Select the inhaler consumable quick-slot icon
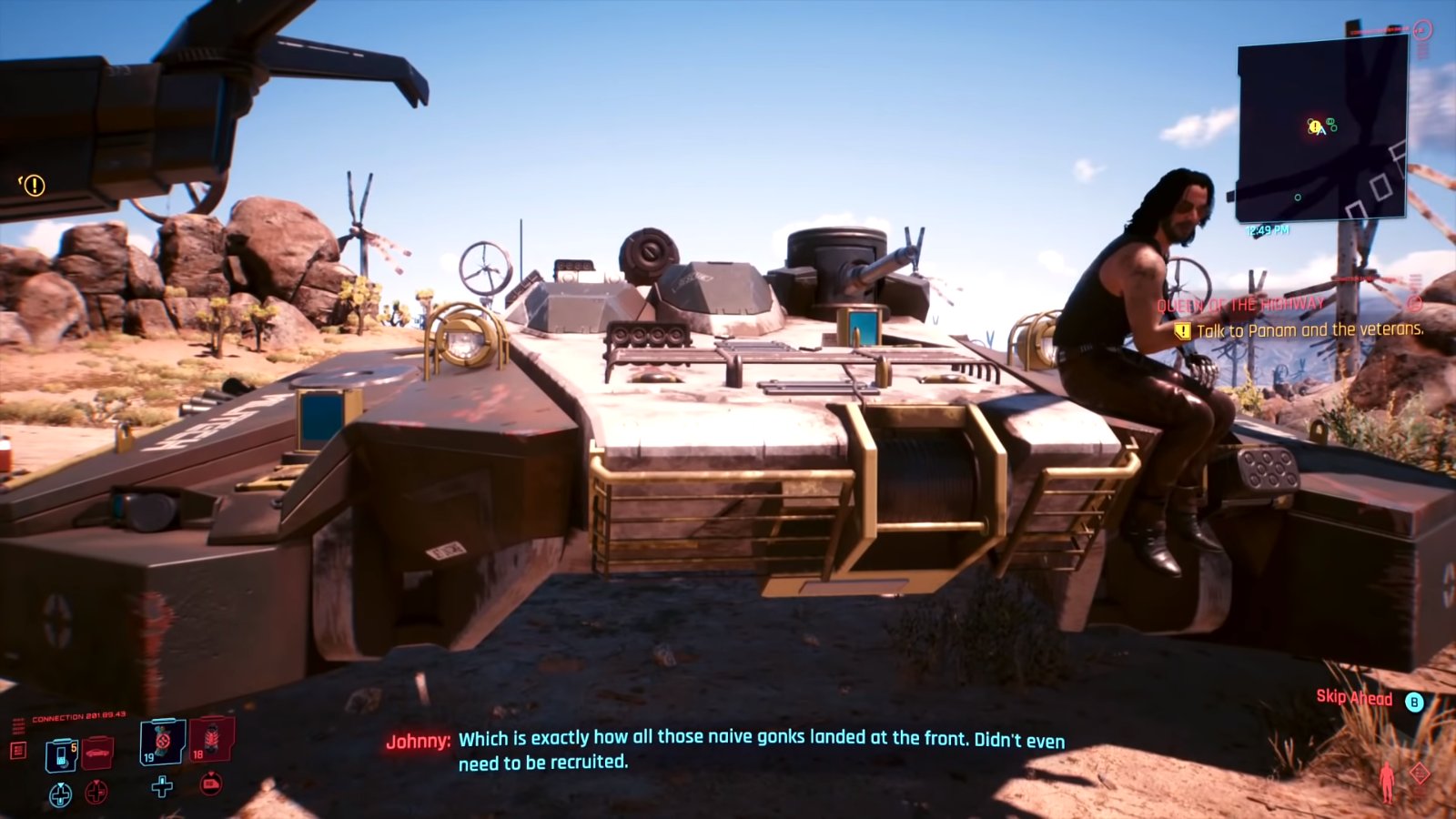Viewport: 1456px width, 819px height. pyautogui.click(x=61, y=755)
